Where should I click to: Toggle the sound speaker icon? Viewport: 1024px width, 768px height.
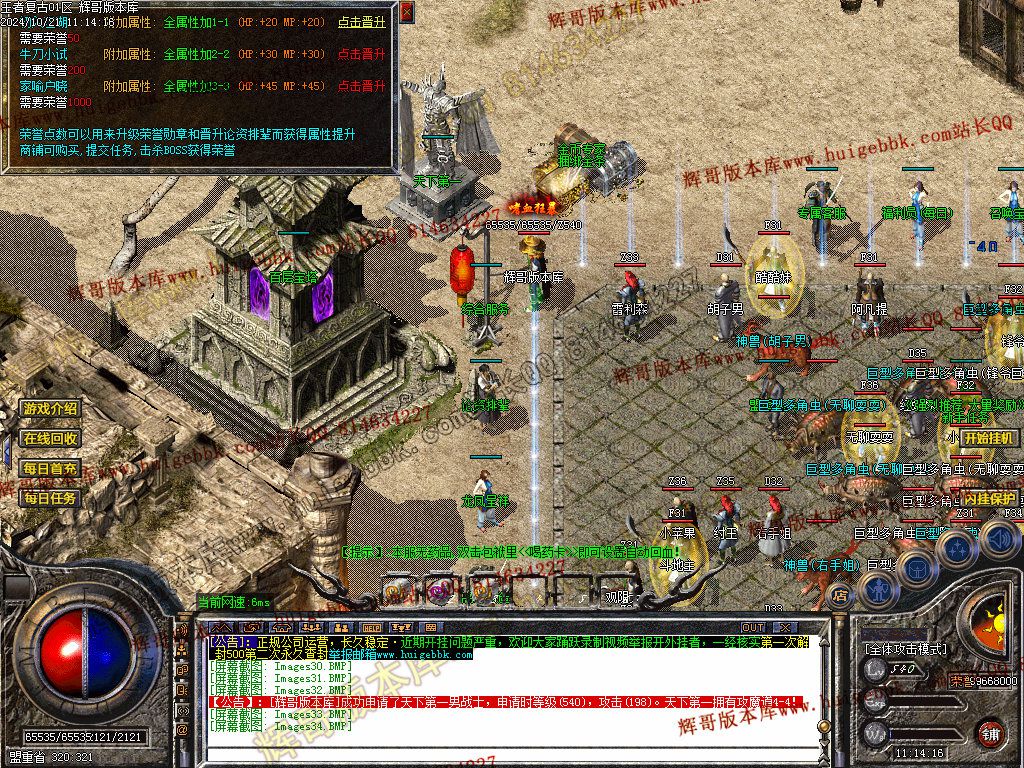(1001, 540)
